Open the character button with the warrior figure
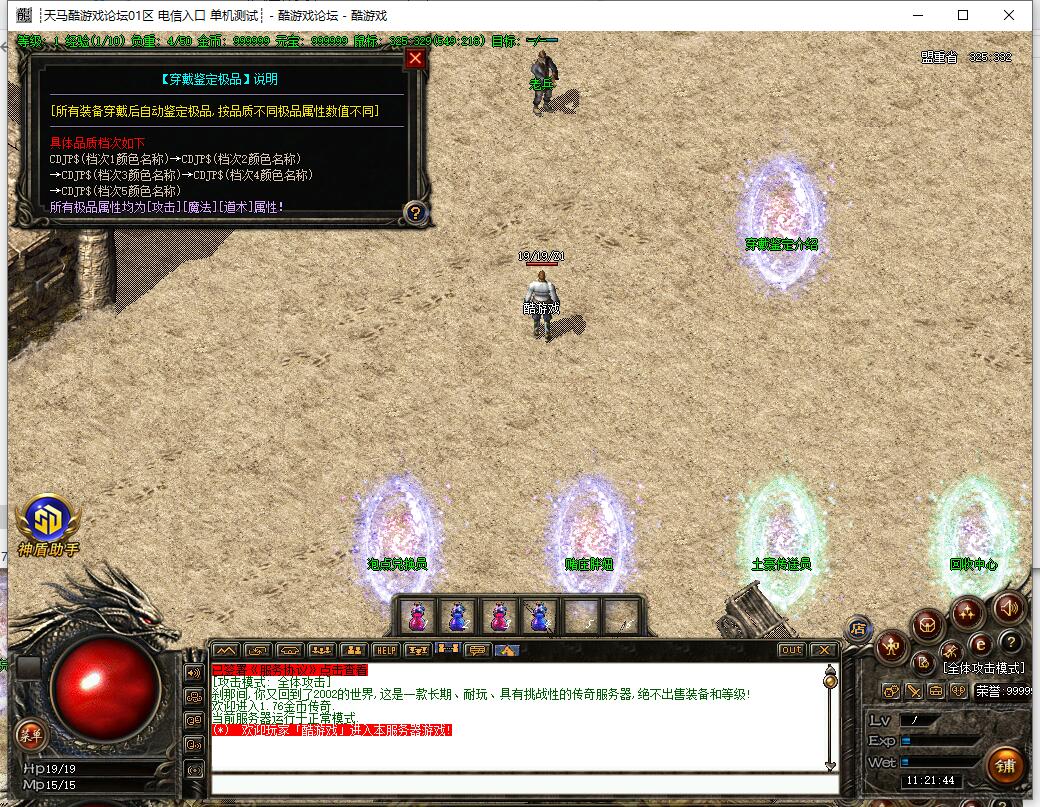1040x807 pixels. (x=891, y=648)
